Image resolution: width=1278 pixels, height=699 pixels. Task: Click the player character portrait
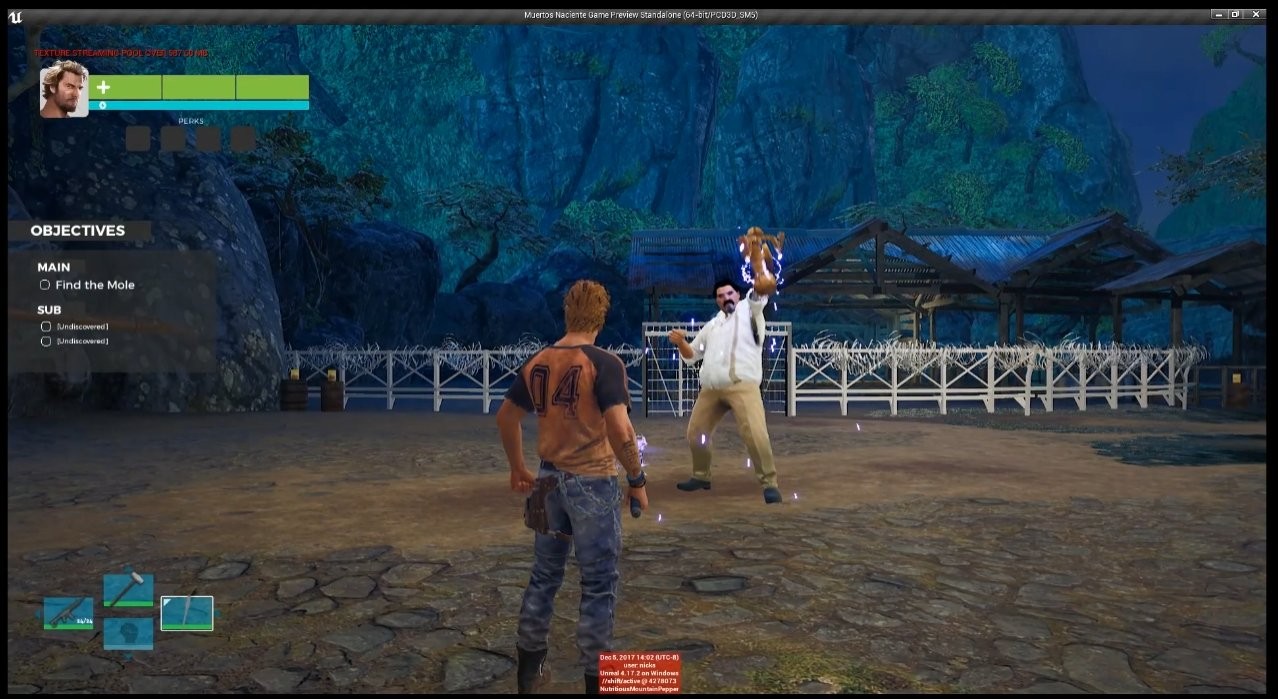pyautogui.click(x=64, y=90)
